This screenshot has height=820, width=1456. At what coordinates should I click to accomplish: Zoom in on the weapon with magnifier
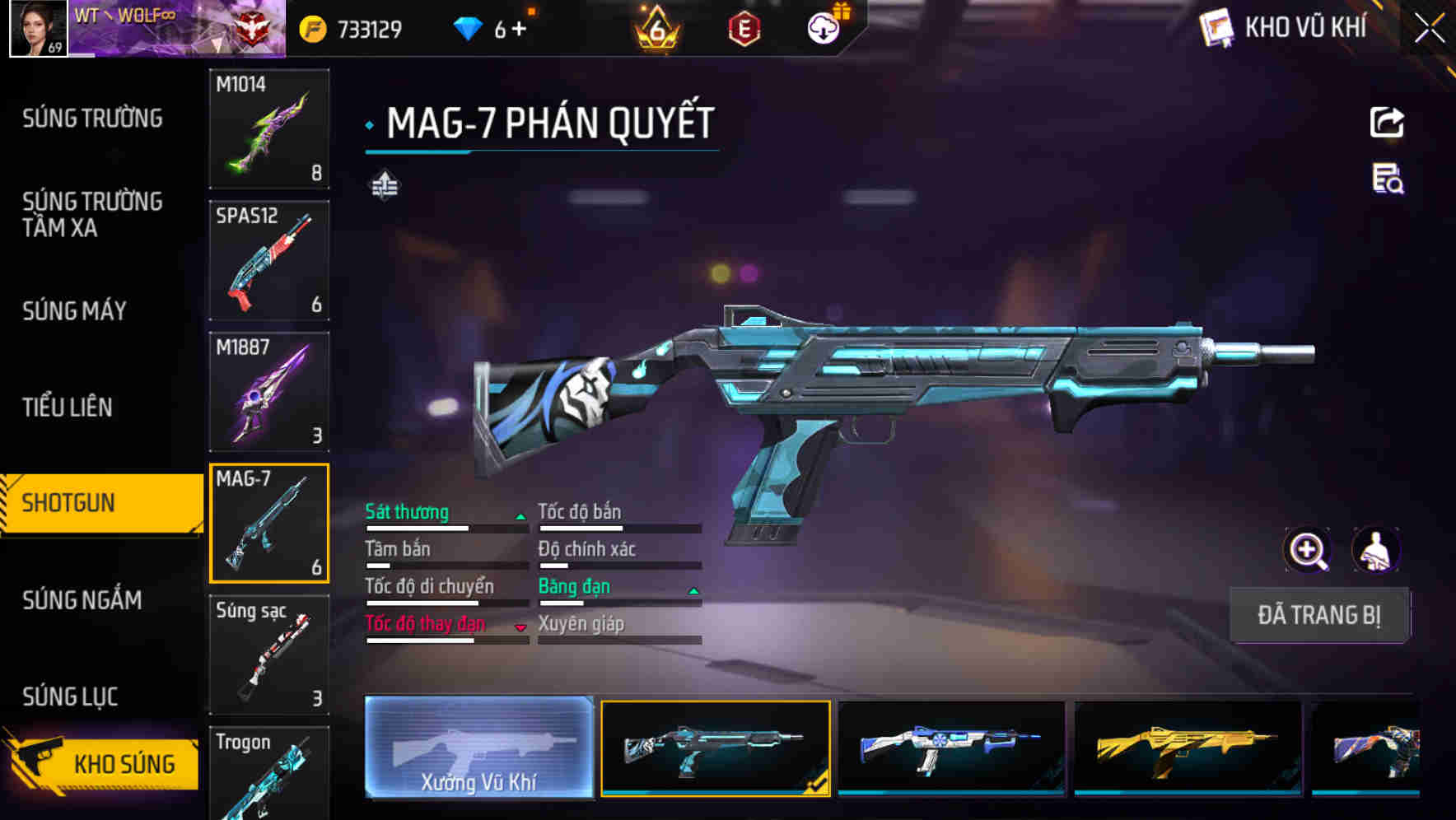1307,550
